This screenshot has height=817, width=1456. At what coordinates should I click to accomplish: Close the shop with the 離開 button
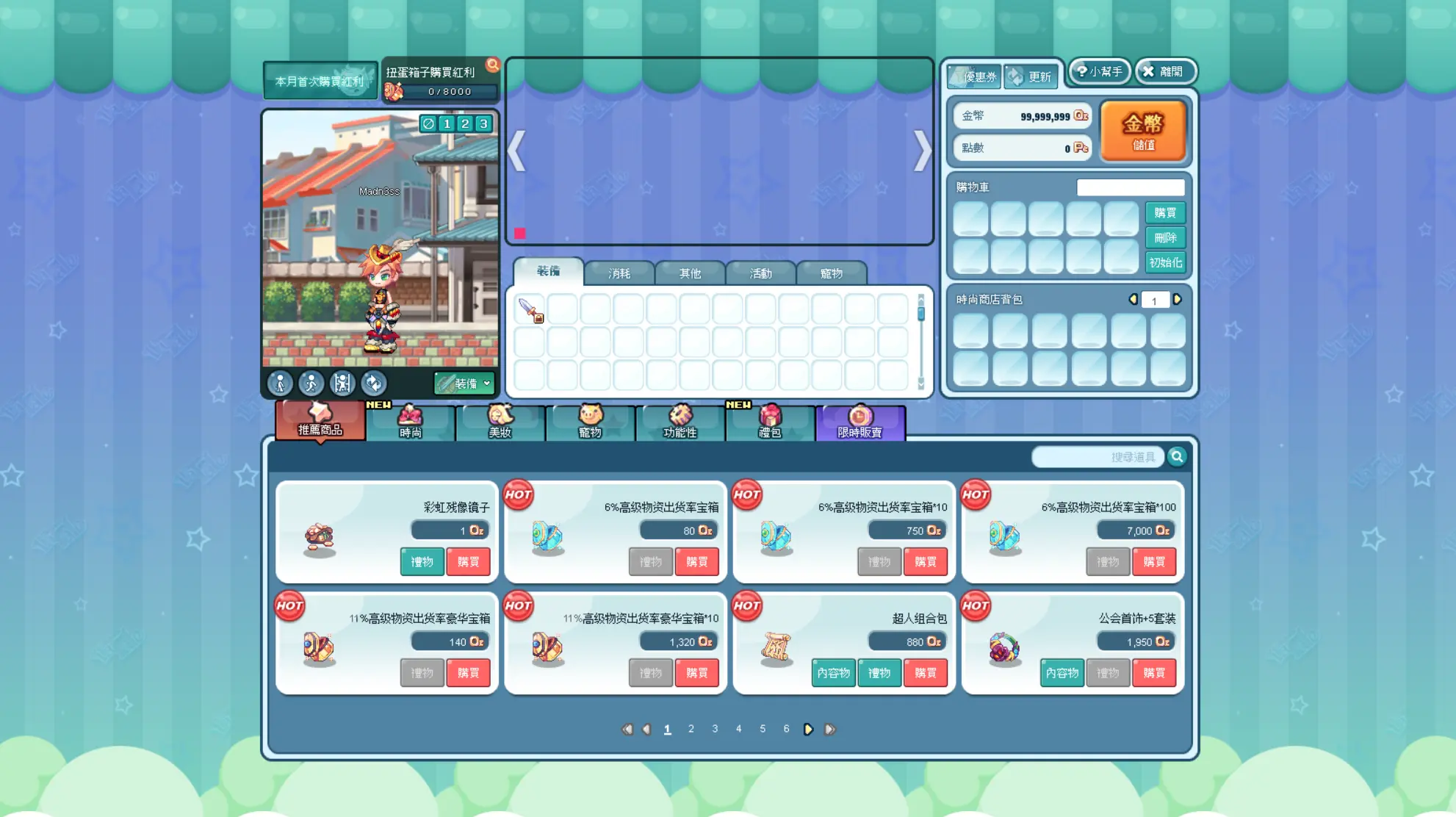click(1166, 71)
